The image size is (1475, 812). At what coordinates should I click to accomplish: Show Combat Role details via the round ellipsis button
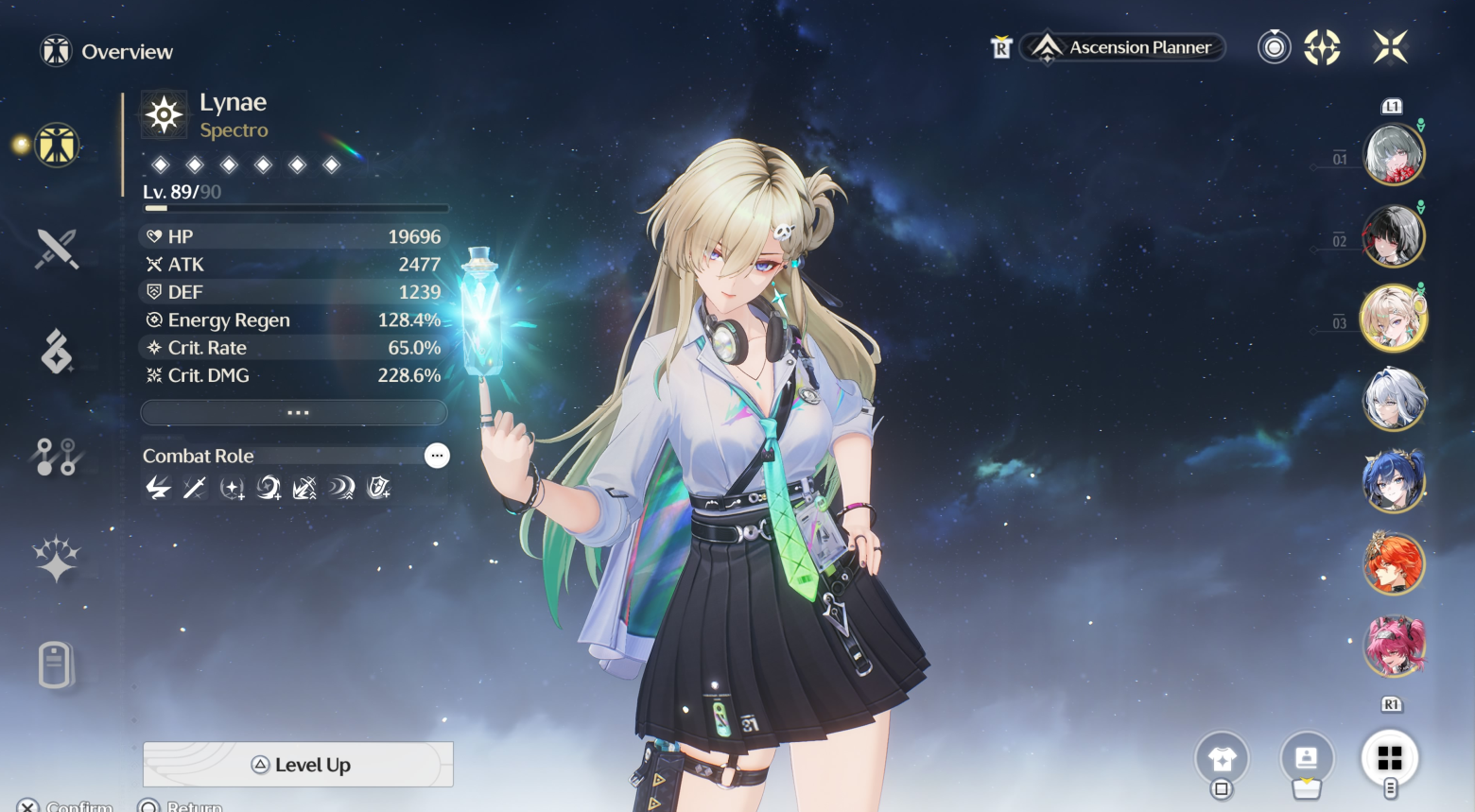[x=437, y=456]
